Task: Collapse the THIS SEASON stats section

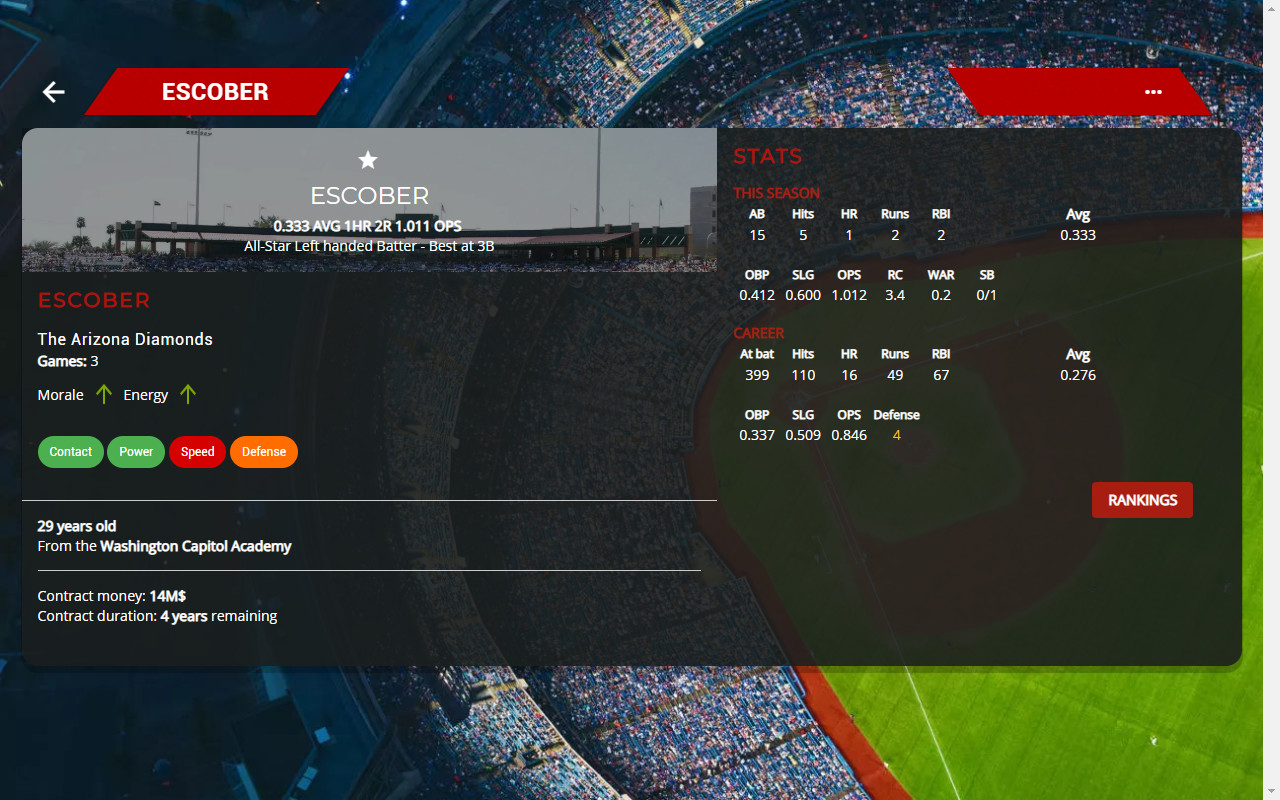Action: [x=775, y=193]
